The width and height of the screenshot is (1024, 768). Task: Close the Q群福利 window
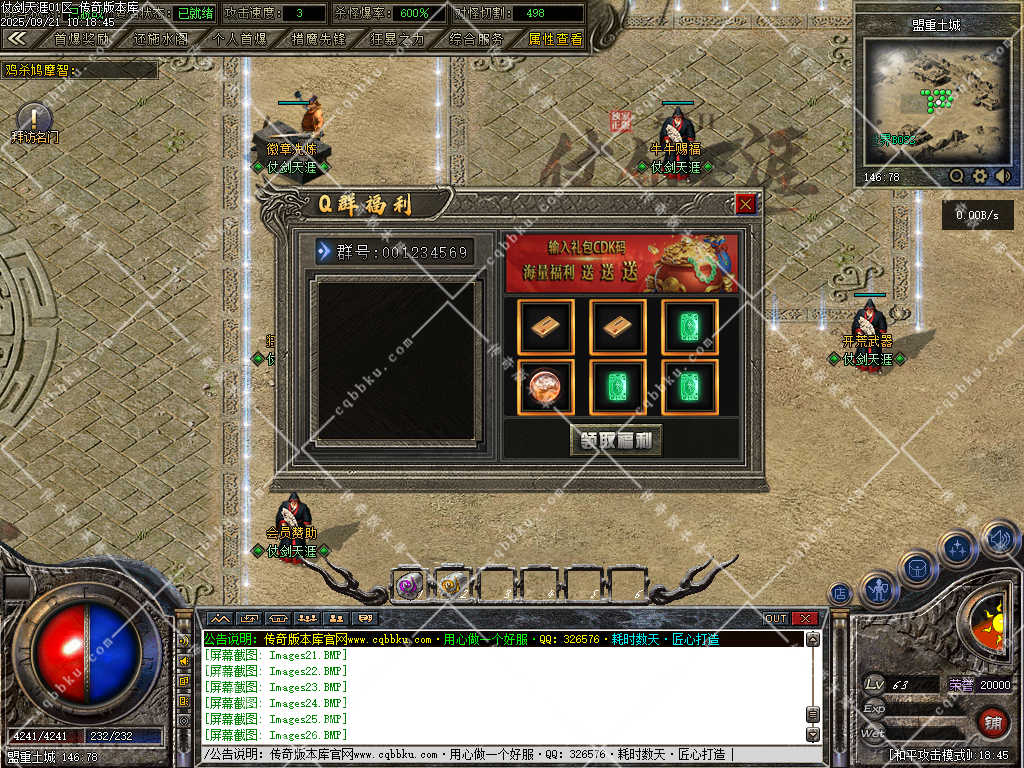pos(745,204)
